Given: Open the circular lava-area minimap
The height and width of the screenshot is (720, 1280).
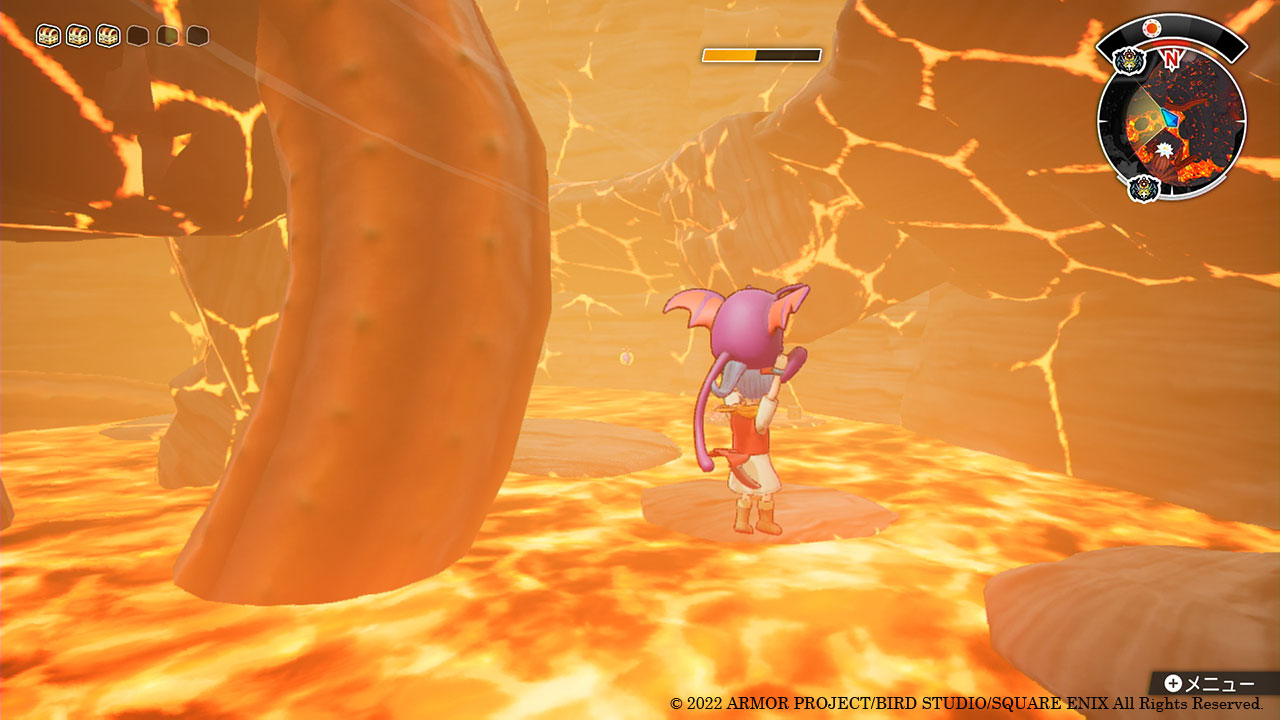Looking at the screenshot, I should pyautogui.click(x=1171, y=120).
